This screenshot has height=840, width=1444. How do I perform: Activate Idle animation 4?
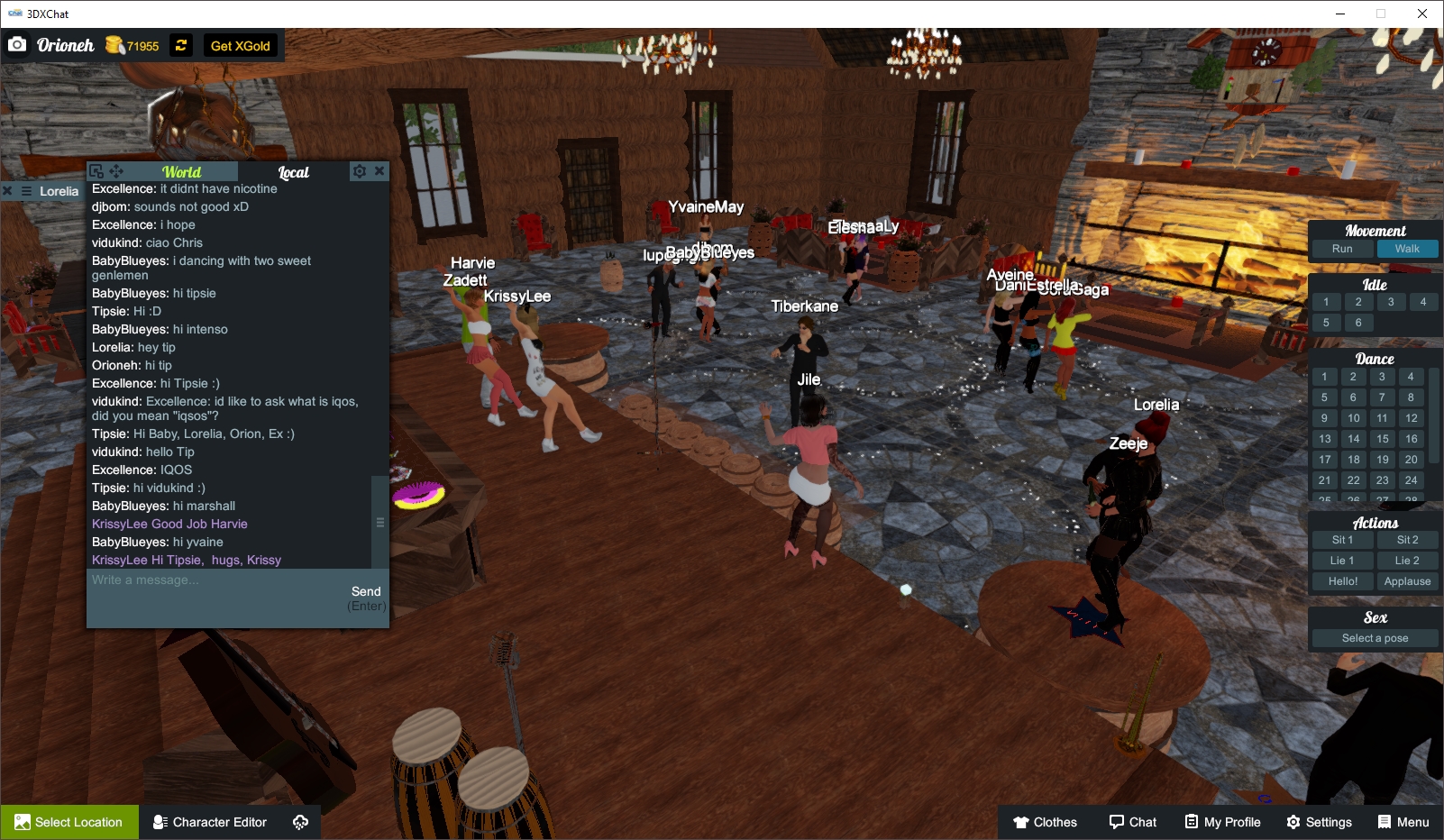1424,302
